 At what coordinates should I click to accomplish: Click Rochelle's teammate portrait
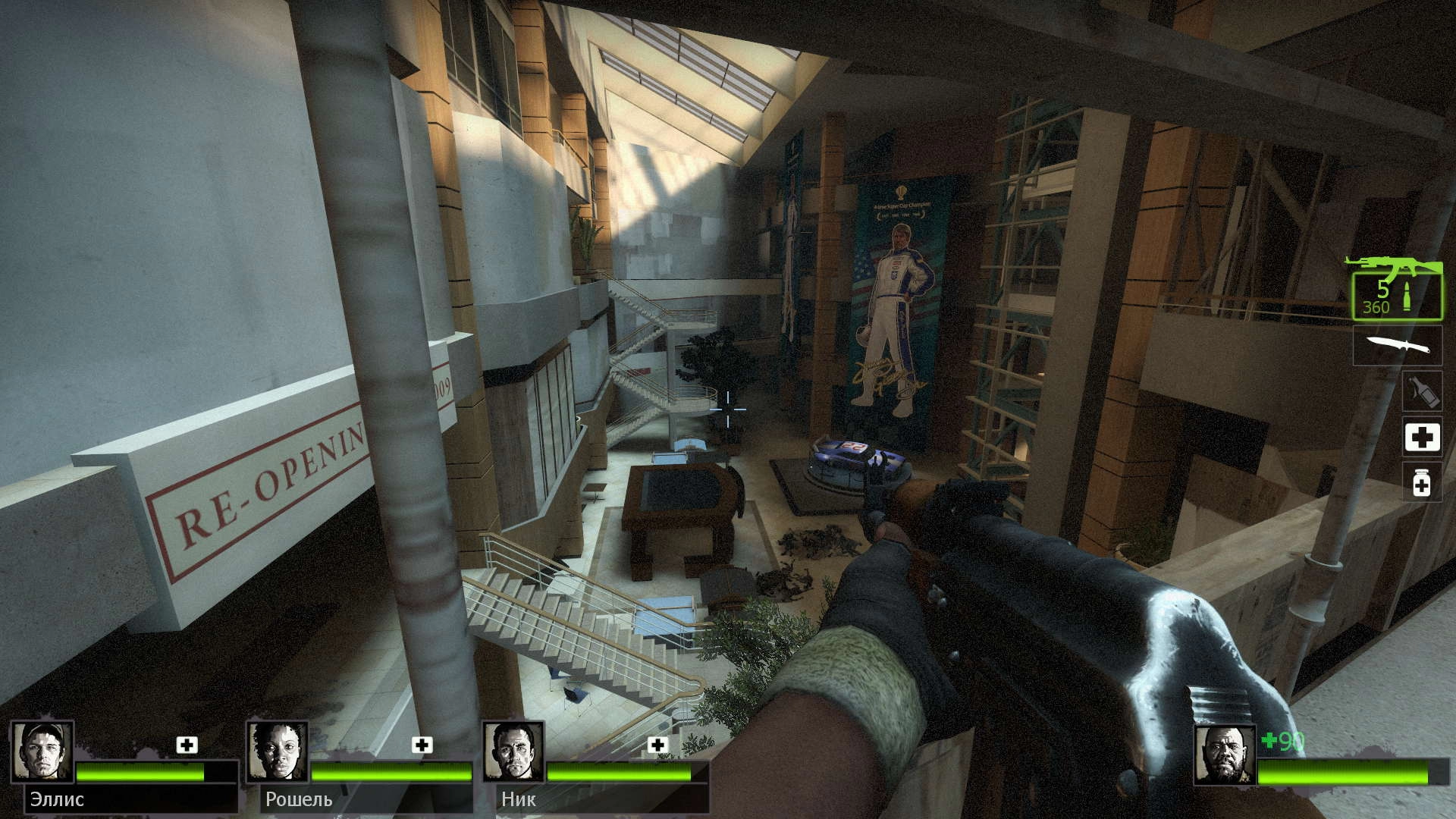tap(278, 752)
